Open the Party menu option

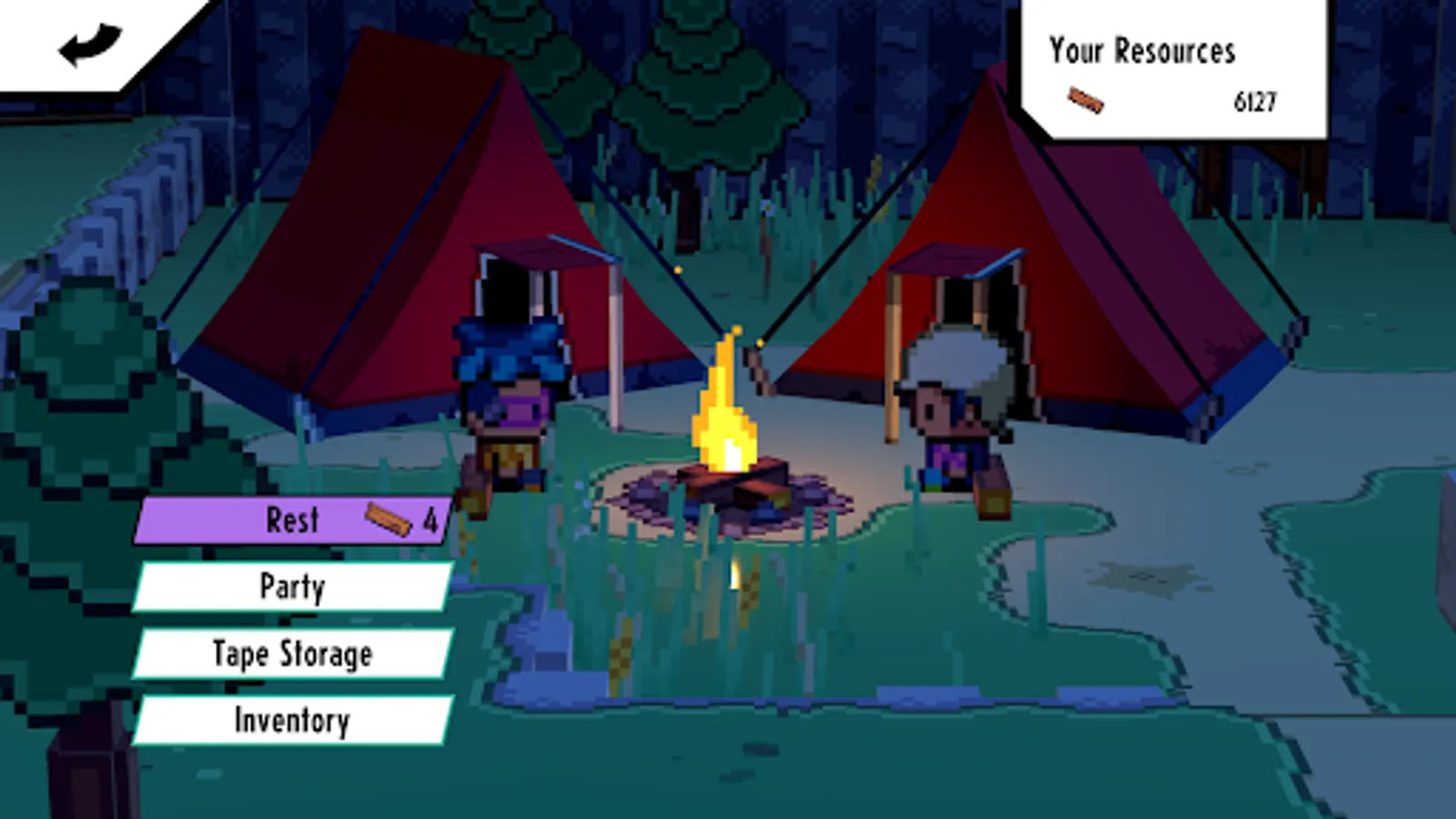click(291, 587)
